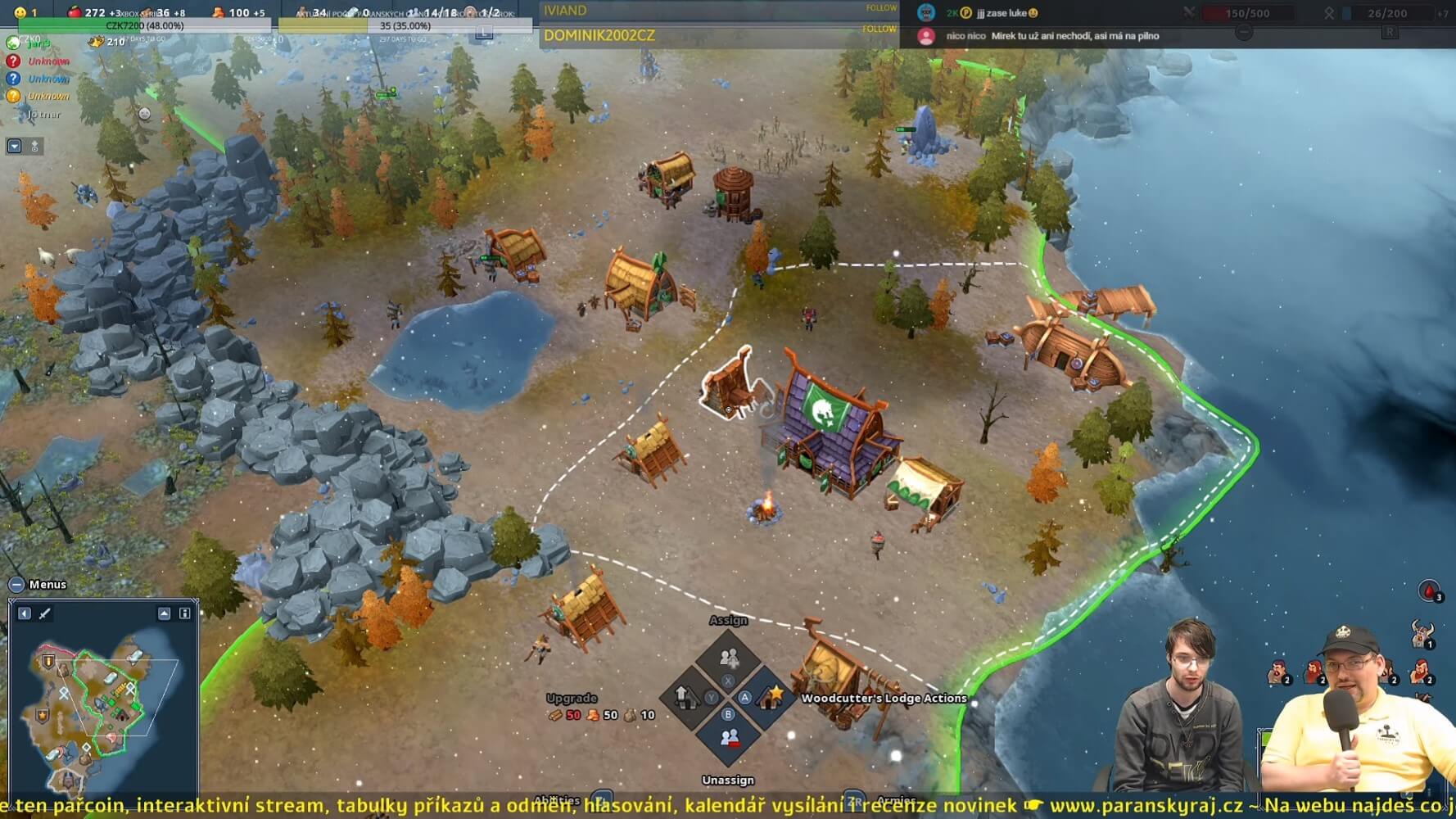Screen dimensions: 1456x819
Task: Click the minimap's up arrow button
Action: [165, 613]
